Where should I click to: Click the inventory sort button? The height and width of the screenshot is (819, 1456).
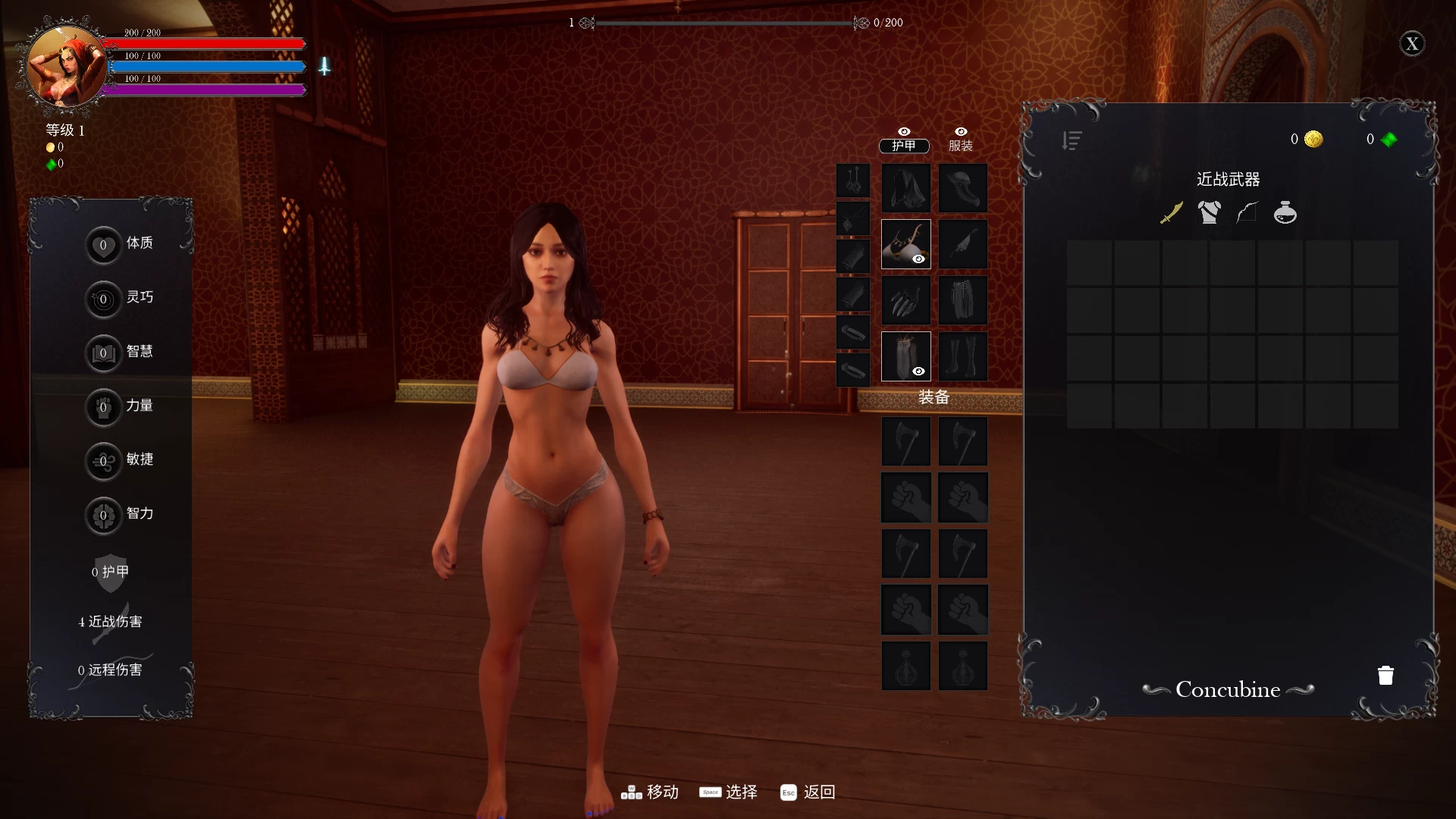pyautogui.click(x=1072, y=140)
